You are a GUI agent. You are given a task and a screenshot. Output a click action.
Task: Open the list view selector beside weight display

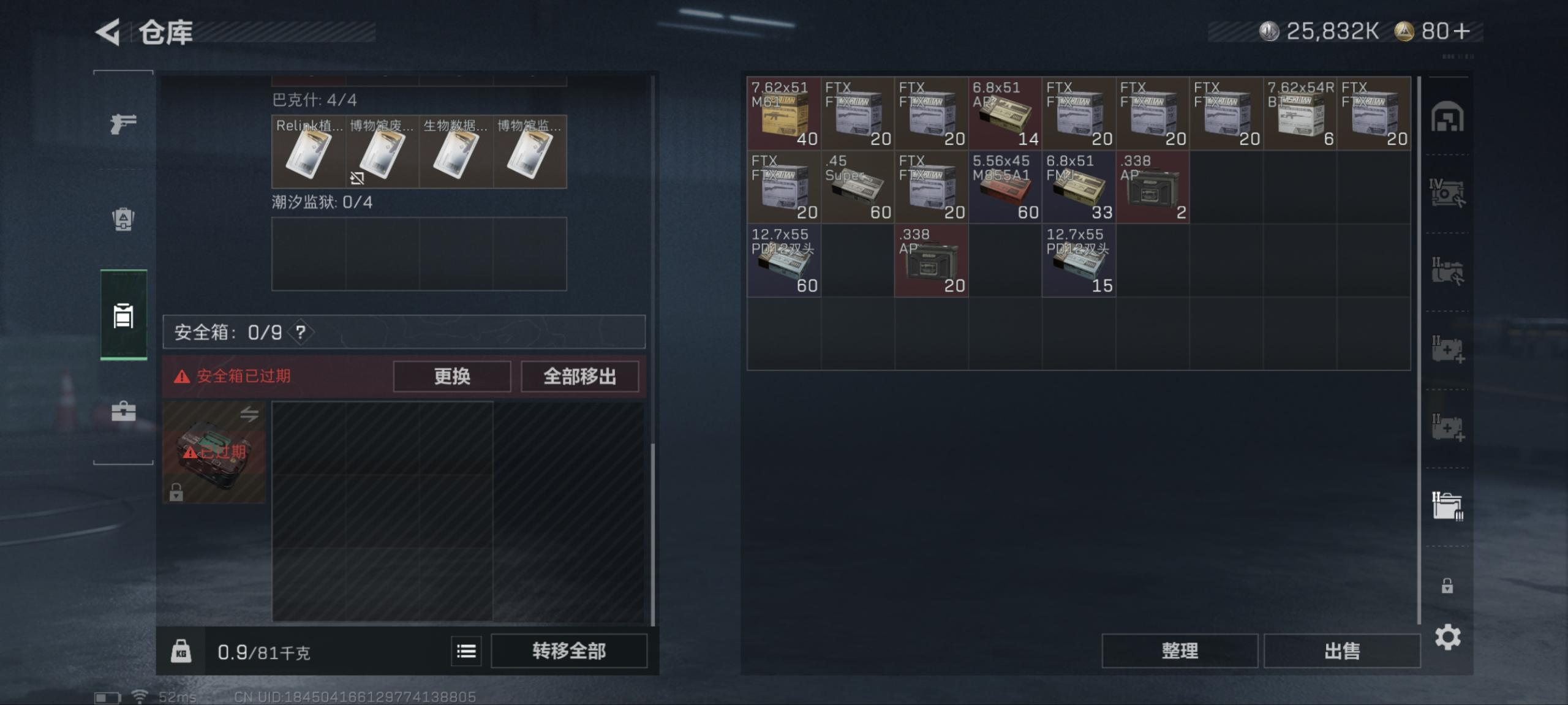tap(466, 652)
